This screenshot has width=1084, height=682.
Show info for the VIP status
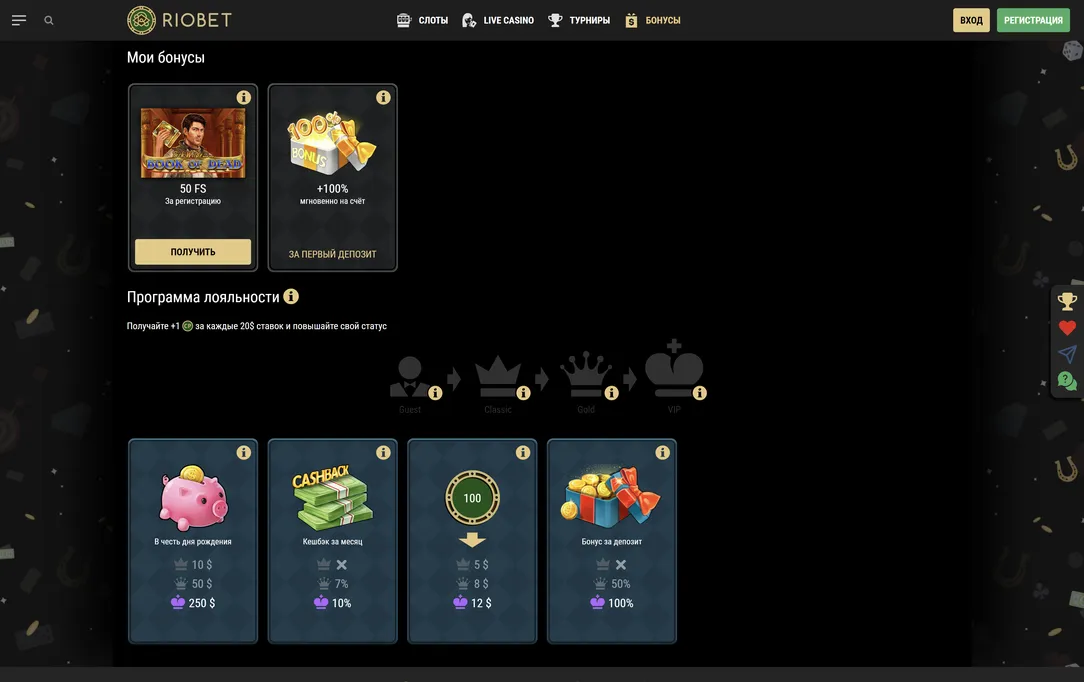[700, 393]
